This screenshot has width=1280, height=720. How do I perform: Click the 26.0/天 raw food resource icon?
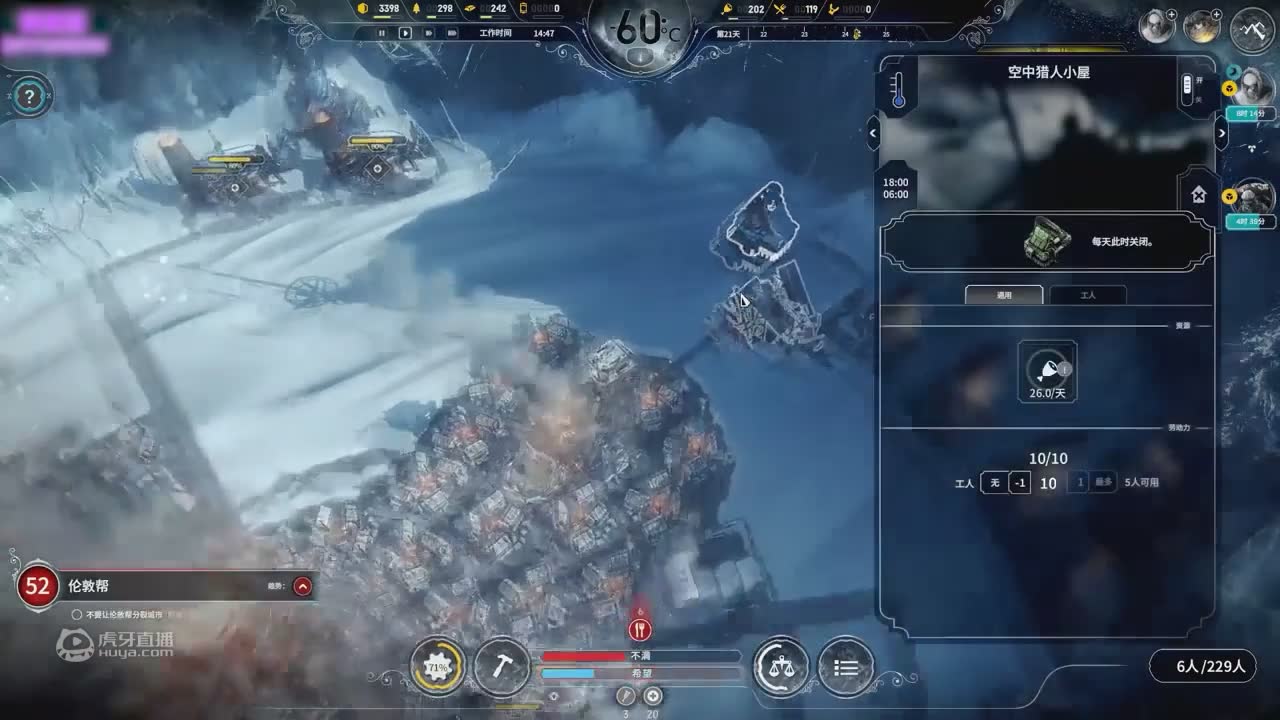click(x=1047, y=368)
